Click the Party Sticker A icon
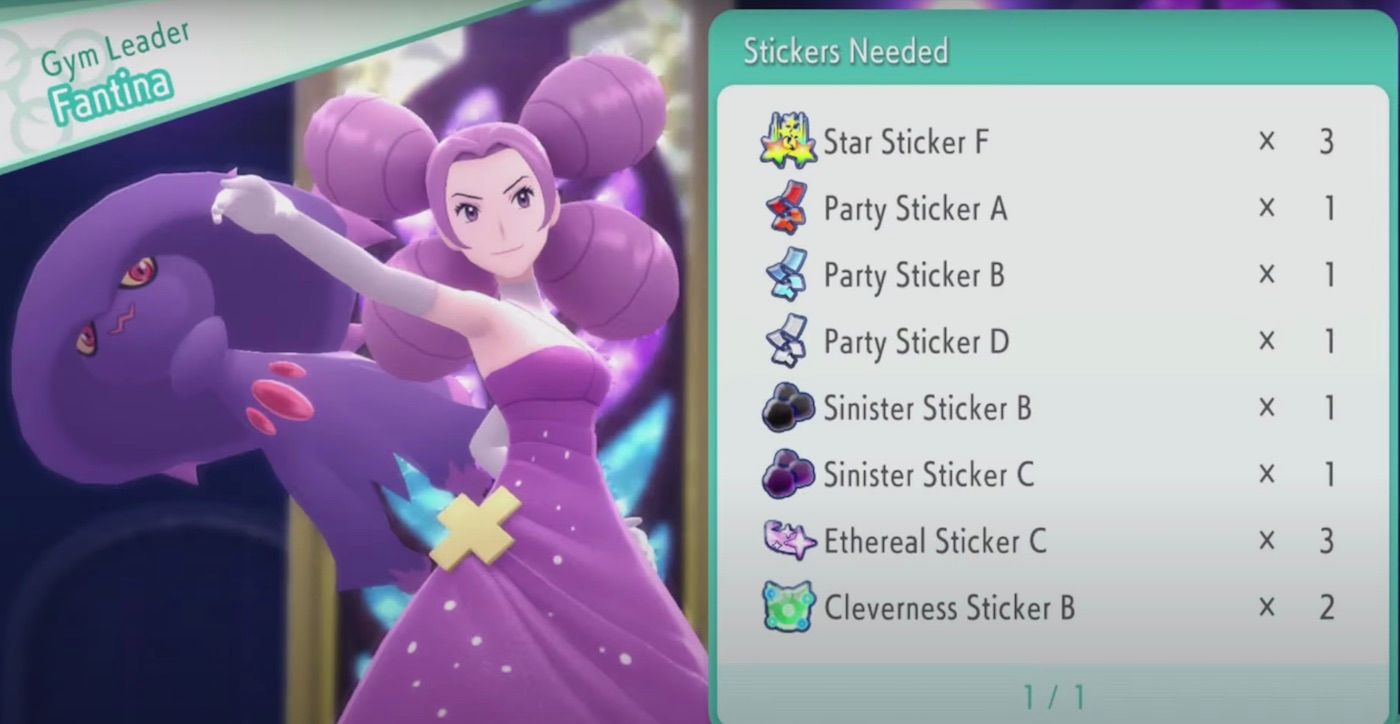 coord(786,209)
